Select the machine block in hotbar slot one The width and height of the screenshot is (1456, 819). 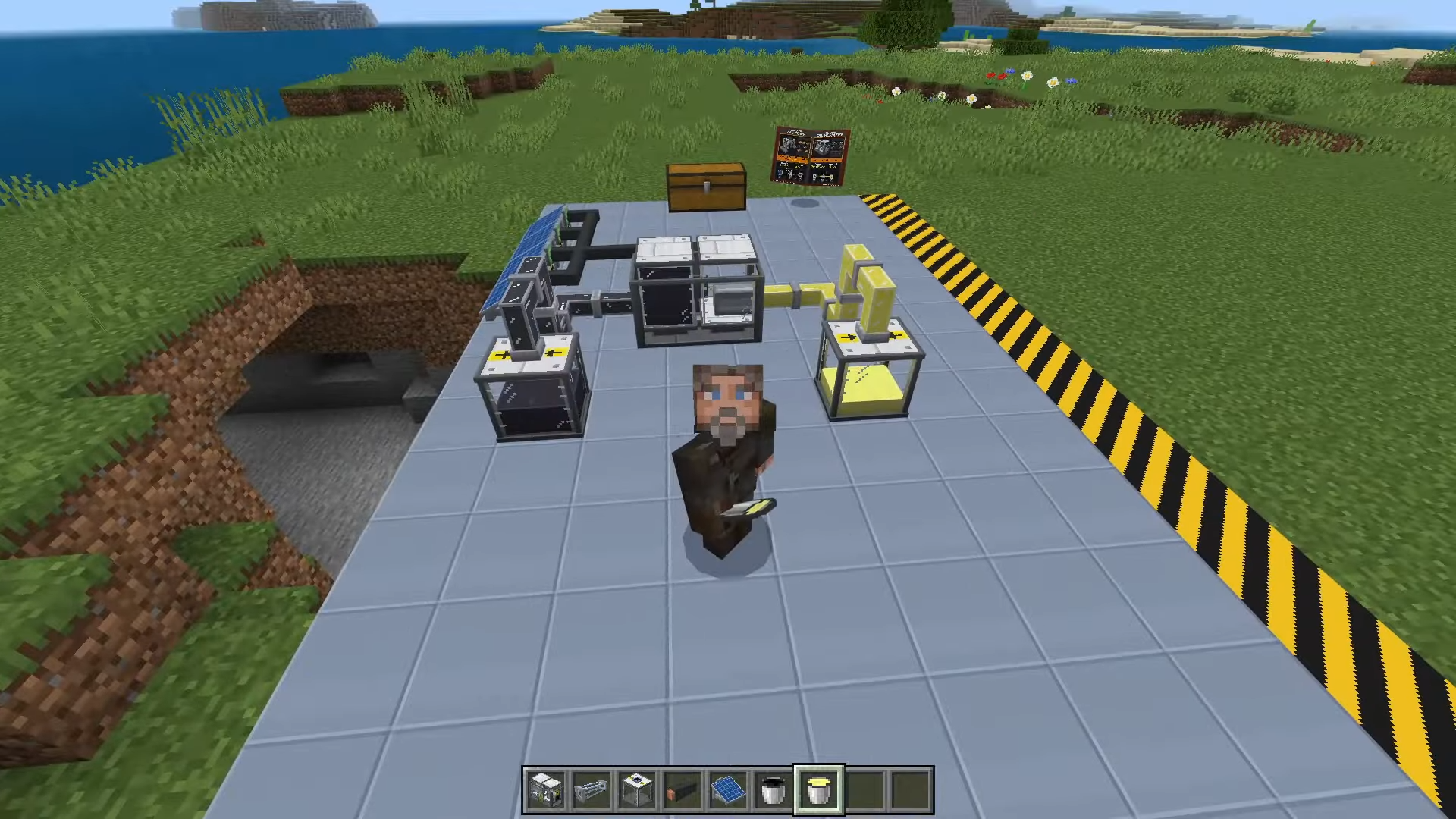click(x=546, y=790)
